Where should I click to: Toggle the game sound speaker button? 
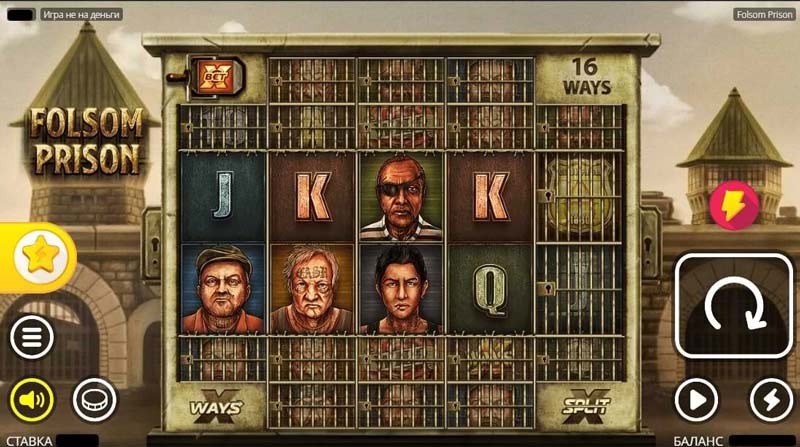[x=32, y=400]
